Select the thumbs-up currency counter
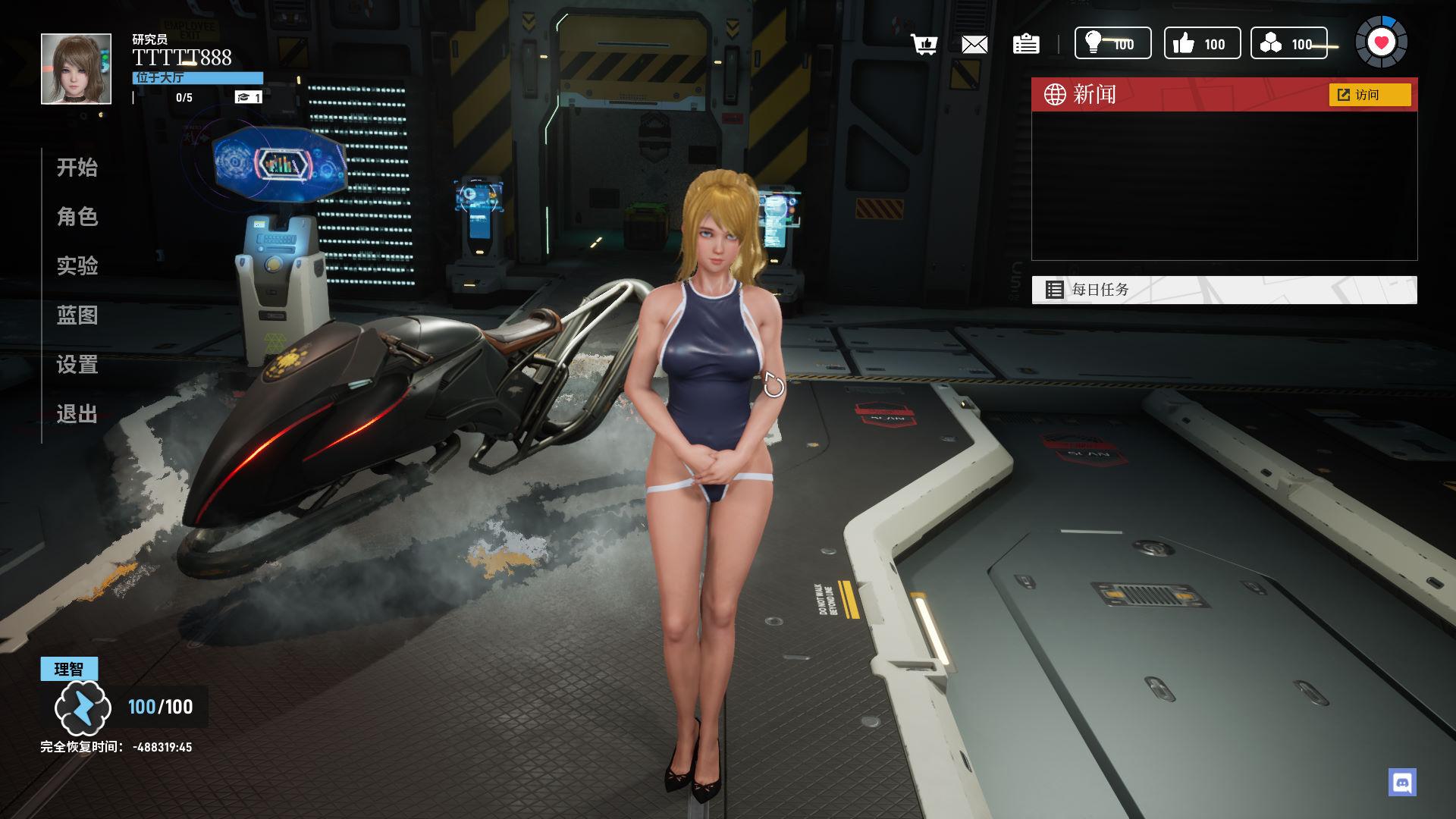 pyautogui.click(x=1202, y=43)
